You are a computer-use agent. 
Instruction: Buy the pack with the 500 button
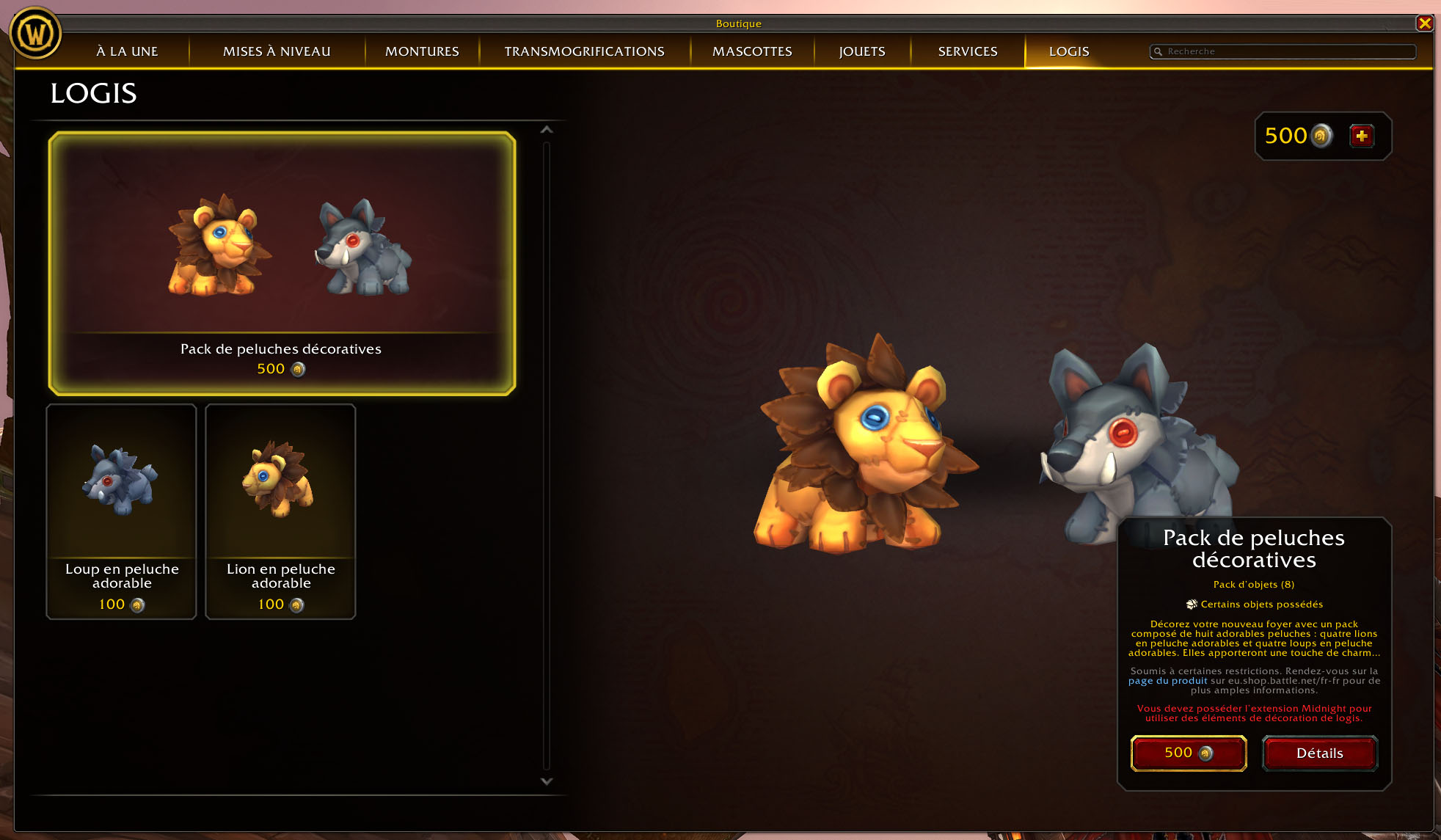pos(1189,753)
